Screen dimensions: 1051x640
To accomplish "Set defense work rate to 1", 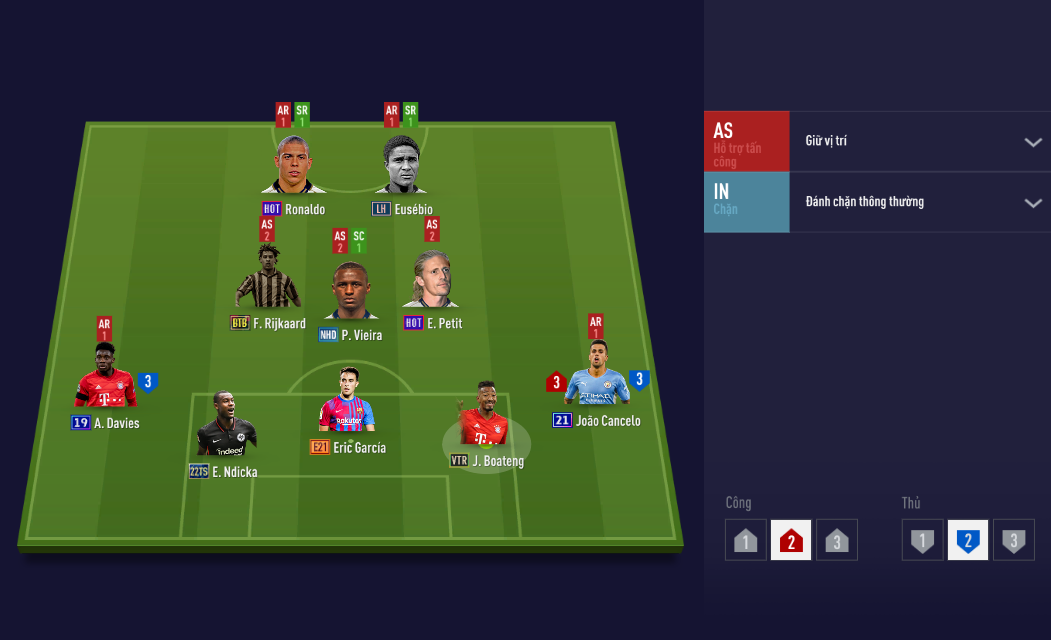I will pos(922,541).
